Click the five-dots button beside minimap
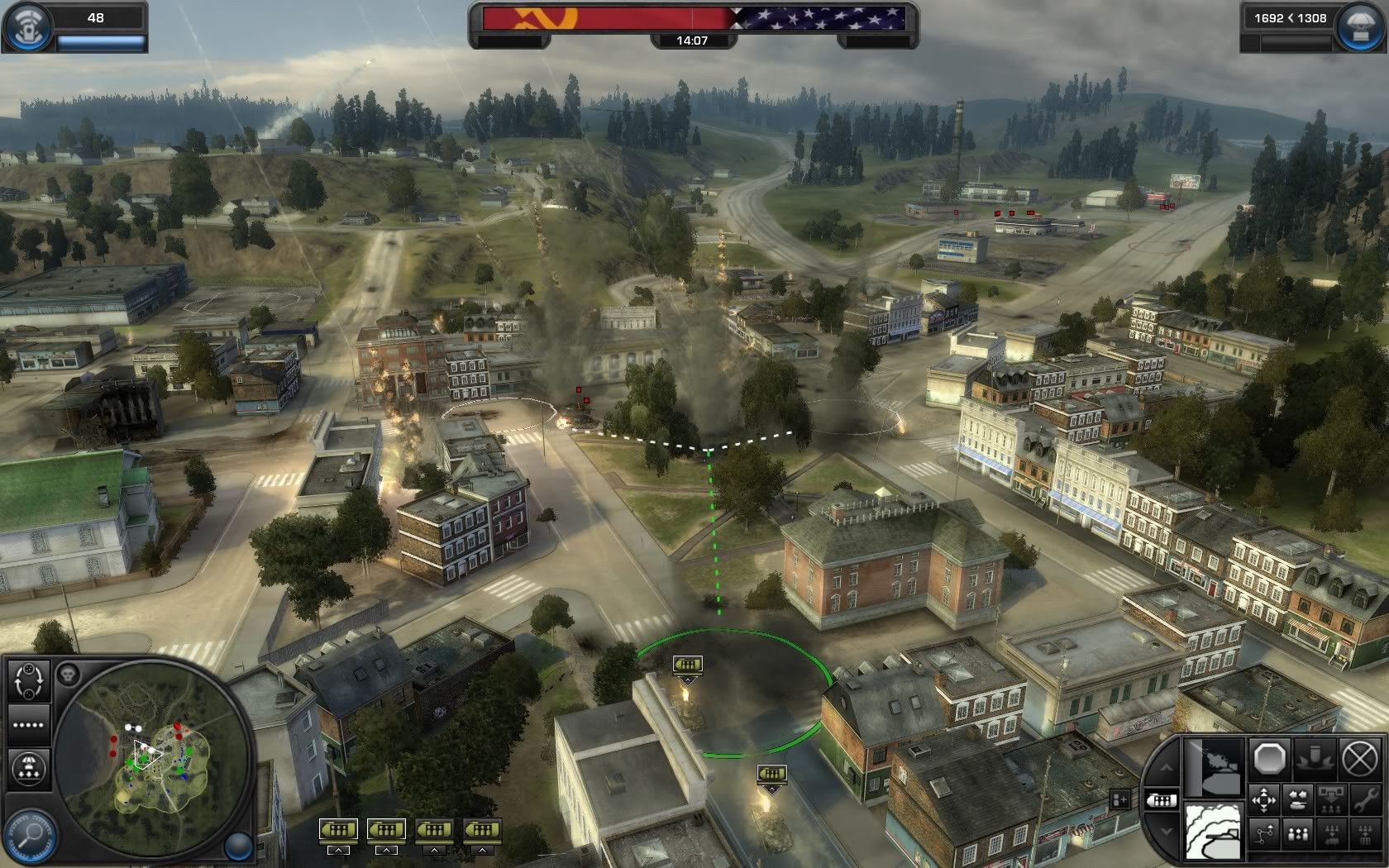The image size is (1389, 868). click(x=29, y=724)
